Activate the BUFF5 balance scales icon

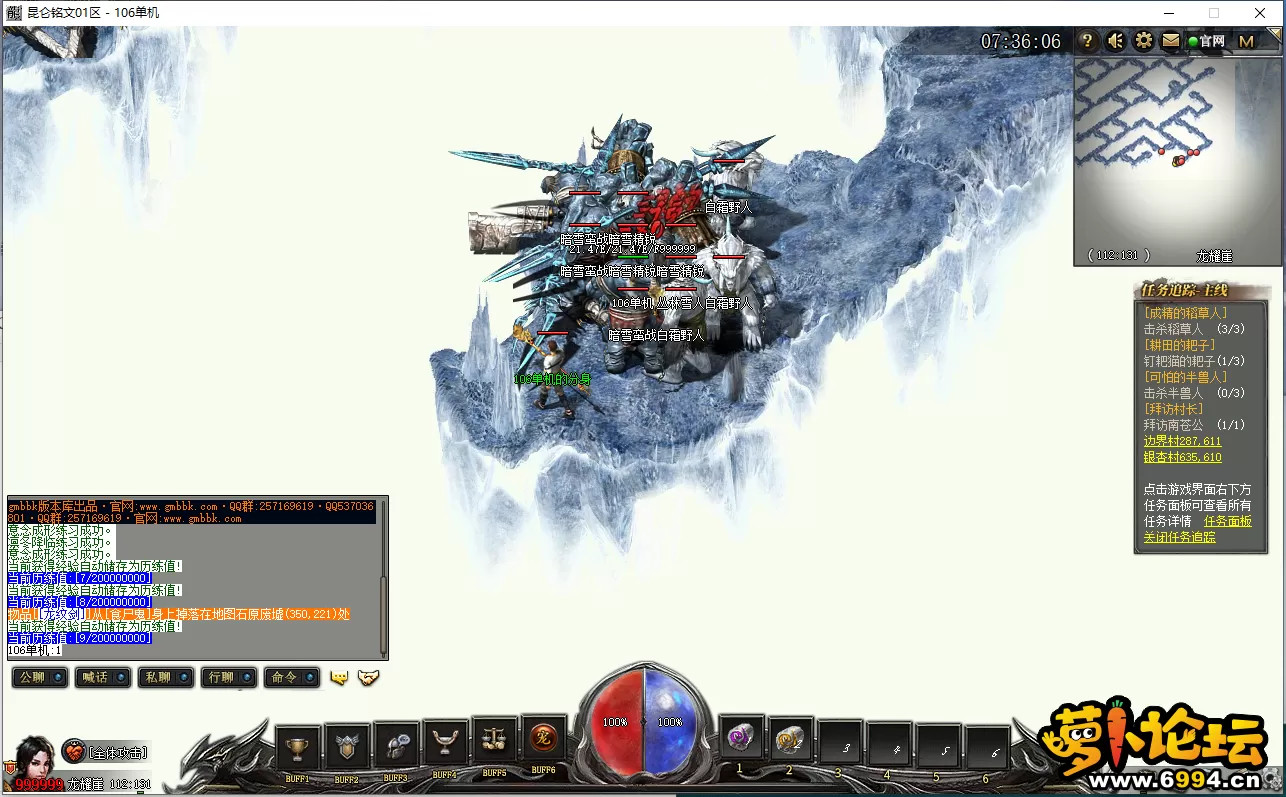[x=494, y=741]
